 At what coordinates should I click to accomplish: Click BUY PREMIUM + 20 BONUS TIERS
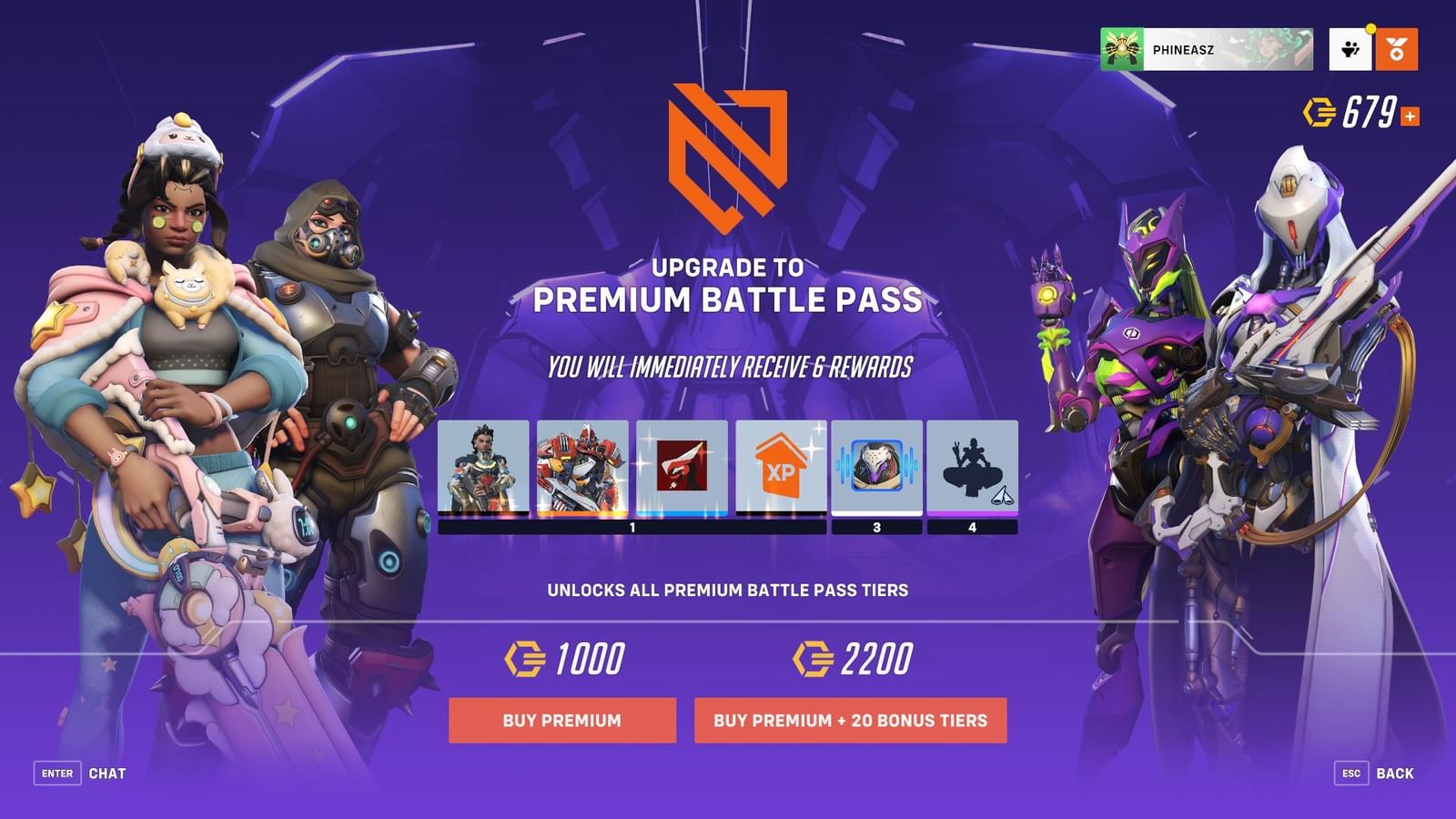click(853, 720)
